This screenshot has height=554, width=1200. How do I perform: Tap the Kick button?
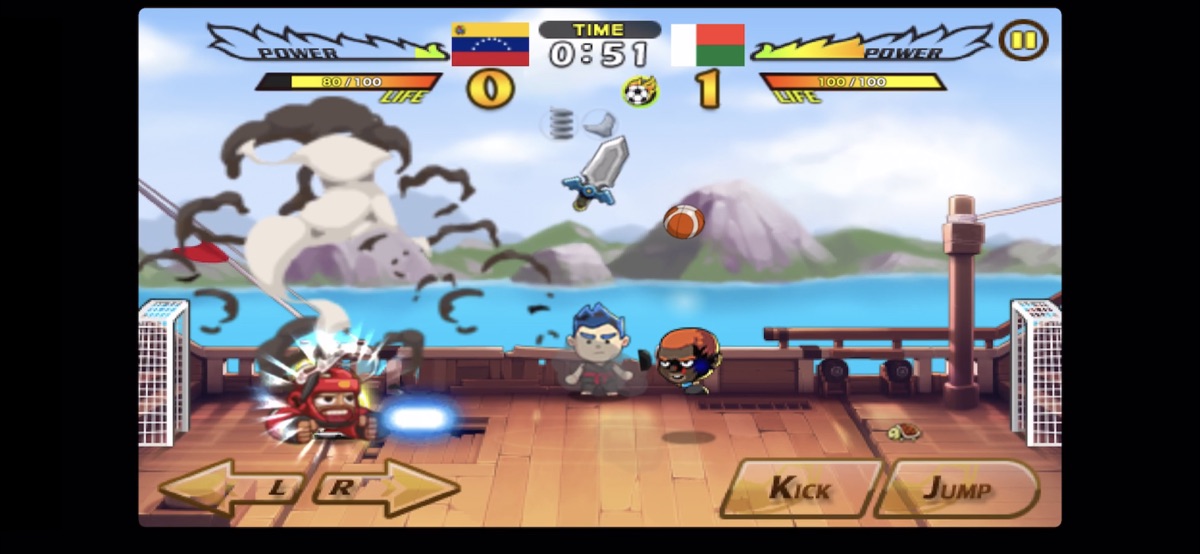(799, 488)
